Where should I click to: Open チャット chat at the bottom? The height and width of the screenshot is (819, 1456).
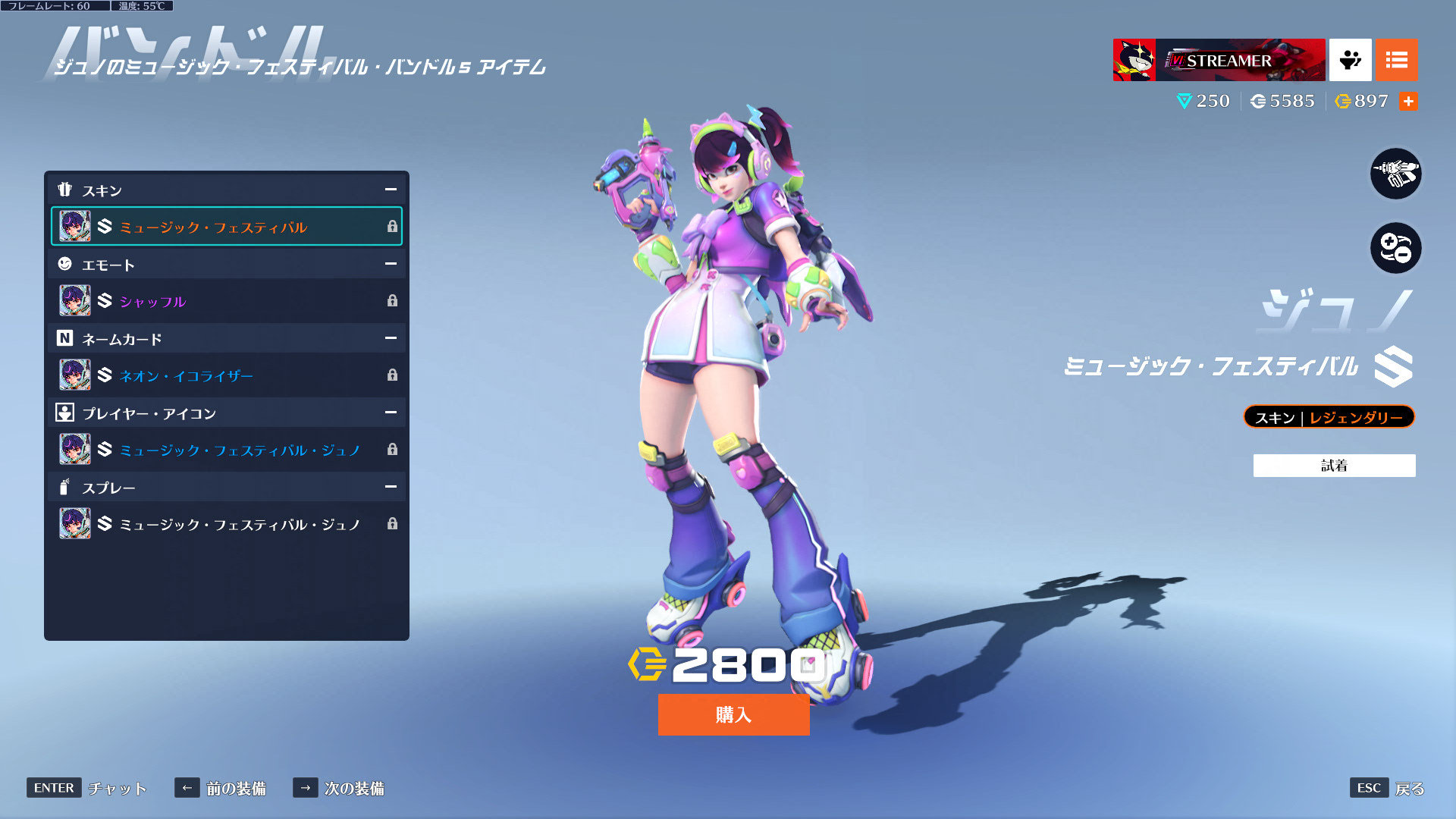click(x=86, y=788)
